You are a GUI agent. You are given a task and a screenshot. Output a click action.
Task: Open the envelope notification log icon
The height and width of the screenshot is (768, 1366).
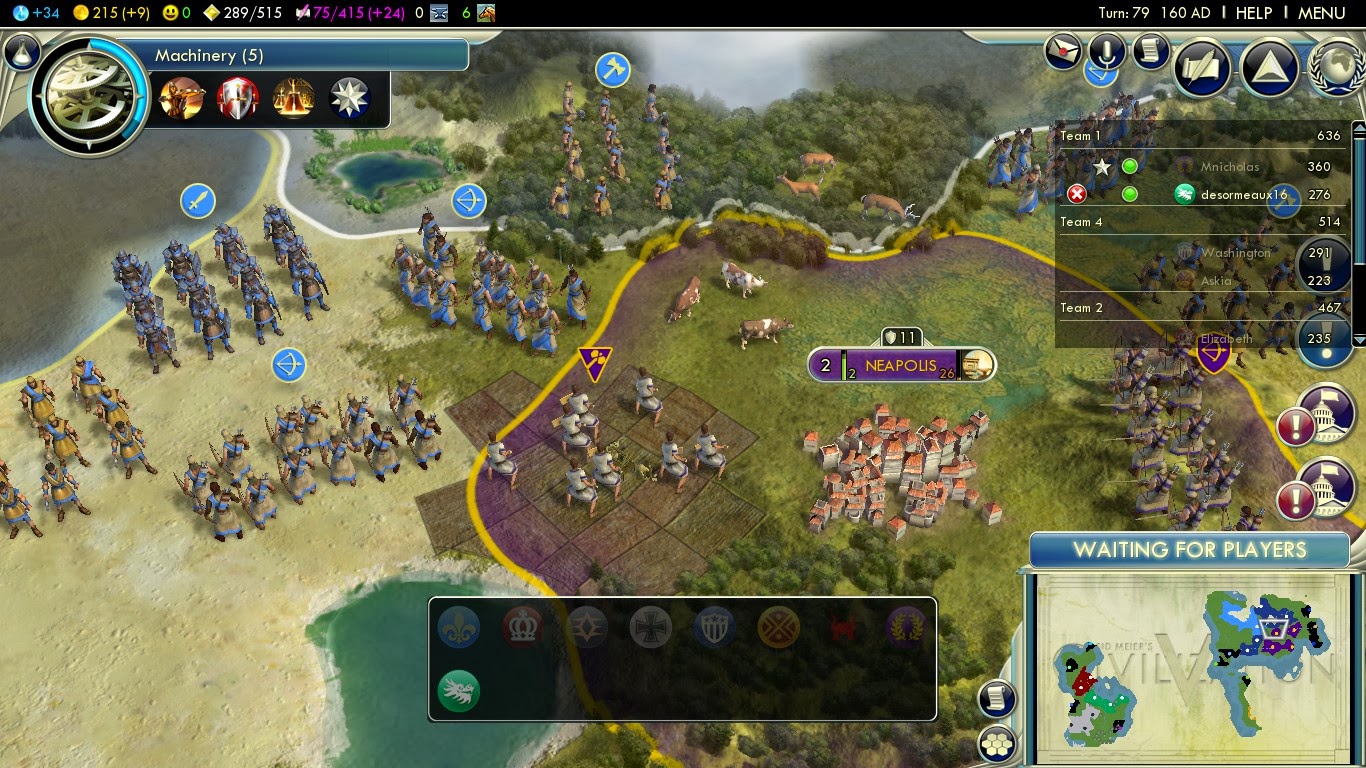1063,51
